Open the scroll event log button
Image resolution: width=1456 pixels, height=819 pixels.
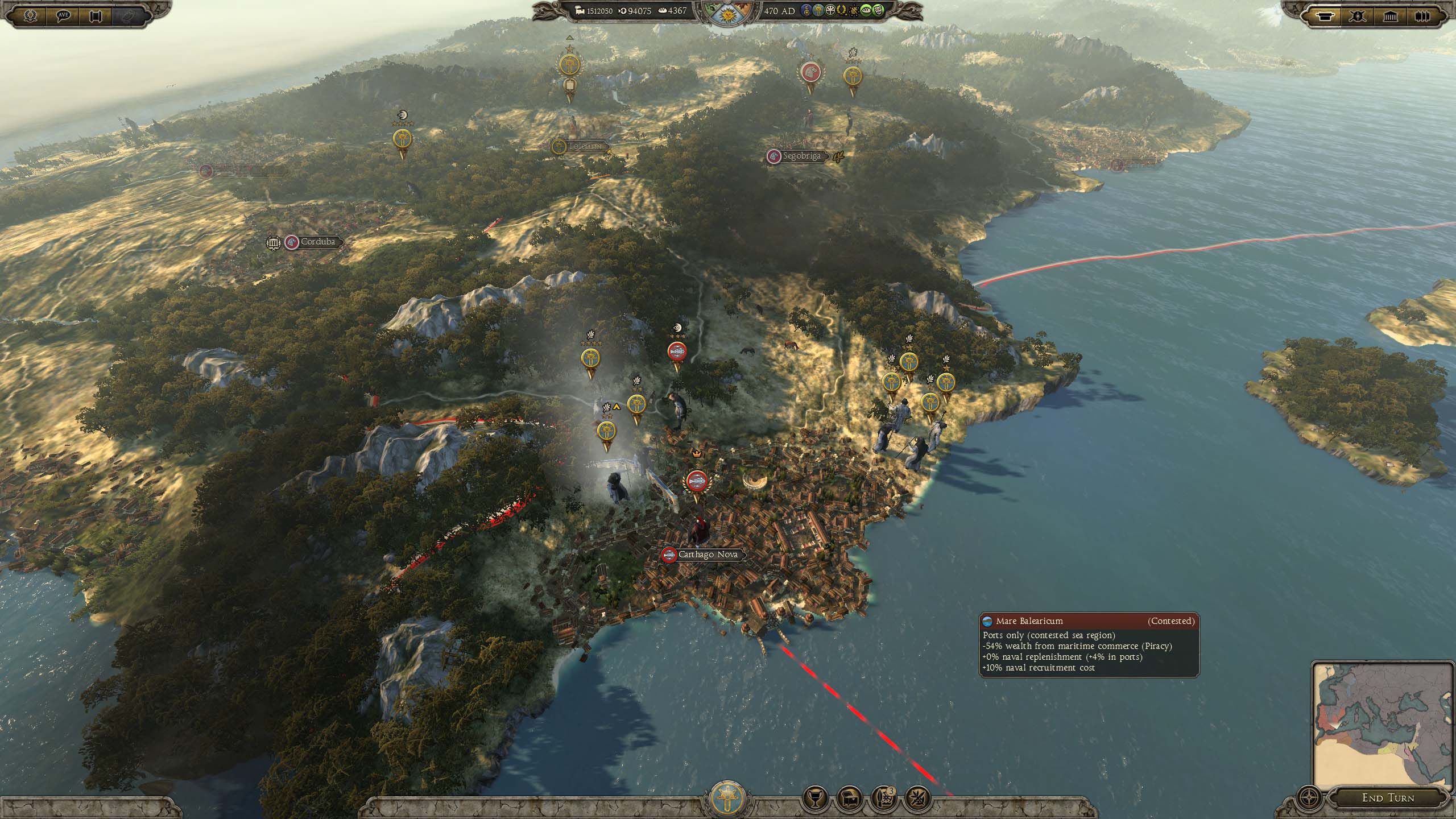pos(96,15)
